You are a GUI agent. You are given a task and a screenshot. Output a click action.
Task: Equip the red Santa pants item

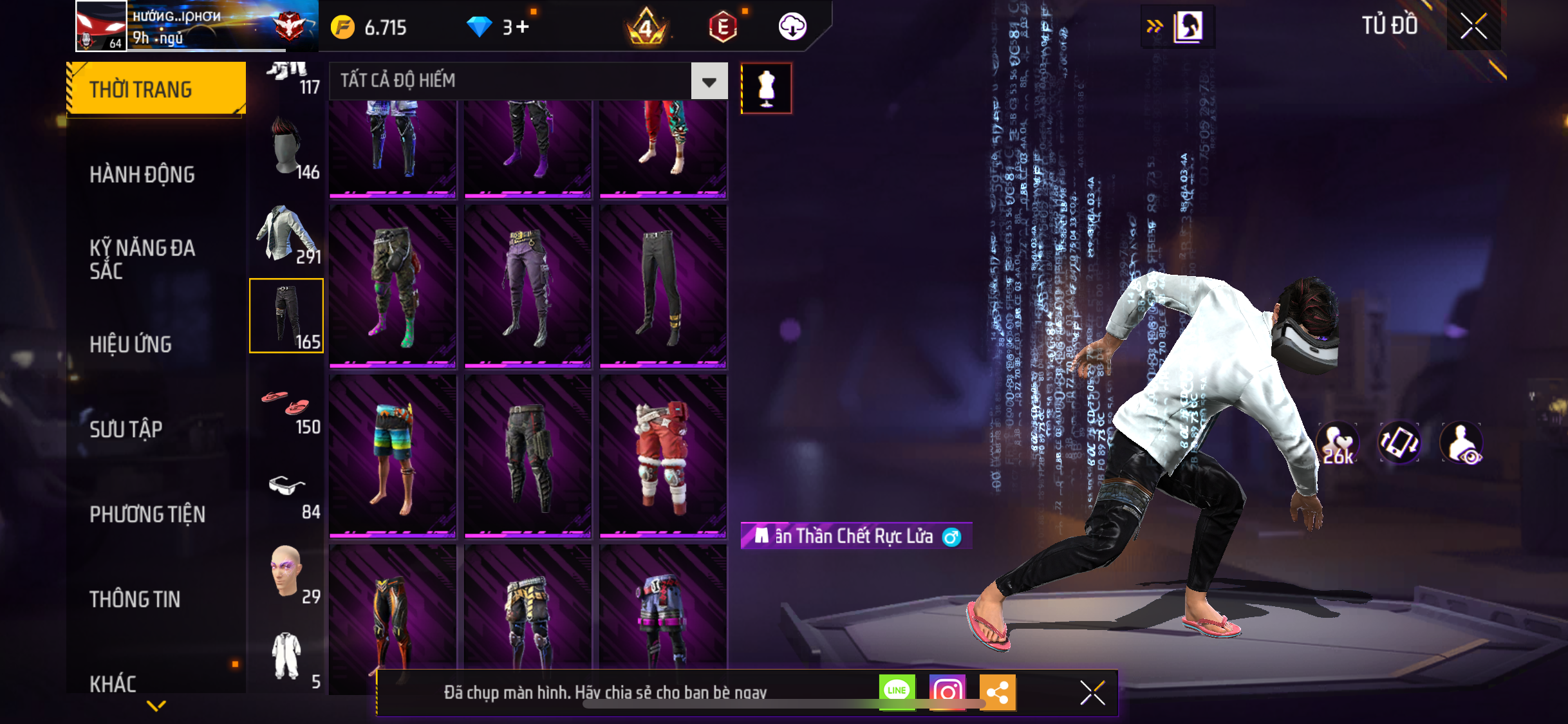[x=663, y=456]
